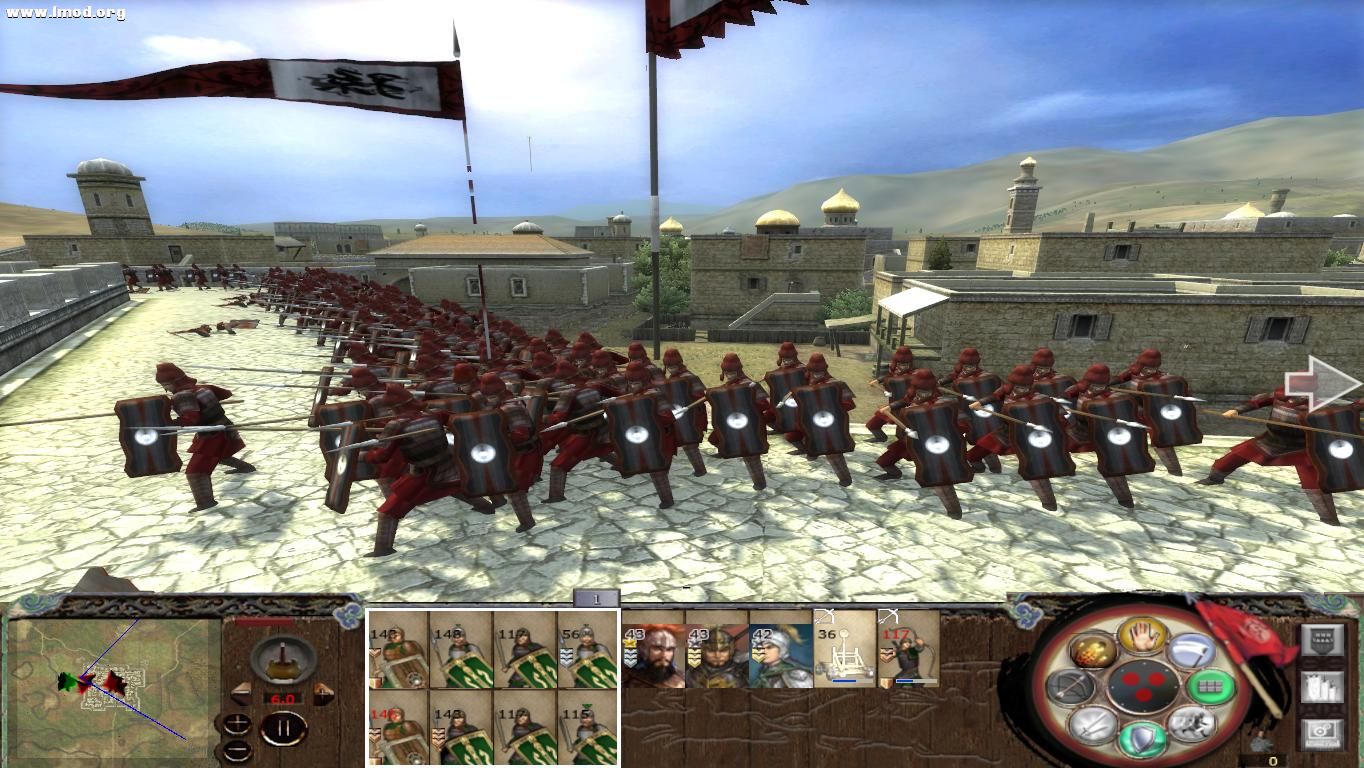Click the minimap zoom-out minus control
Image resolution: width=1364 pixels, height=768 pixels.
[237, 750]
